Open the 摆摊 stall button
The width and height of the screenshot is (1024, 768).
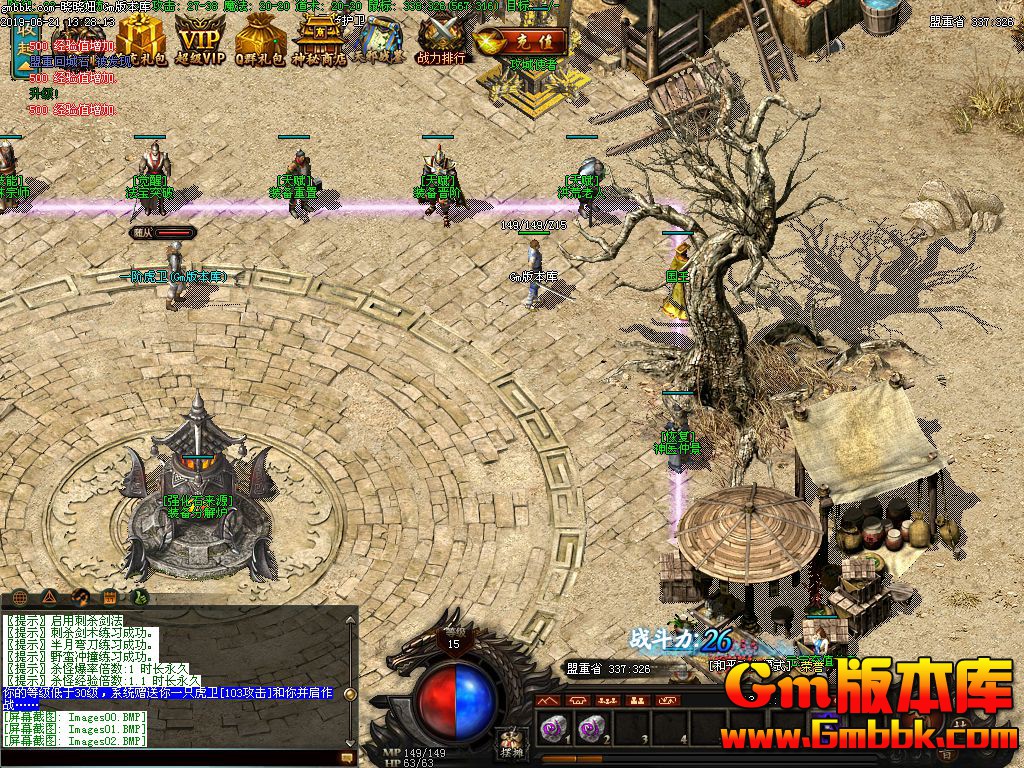click(x=512, y=743)
